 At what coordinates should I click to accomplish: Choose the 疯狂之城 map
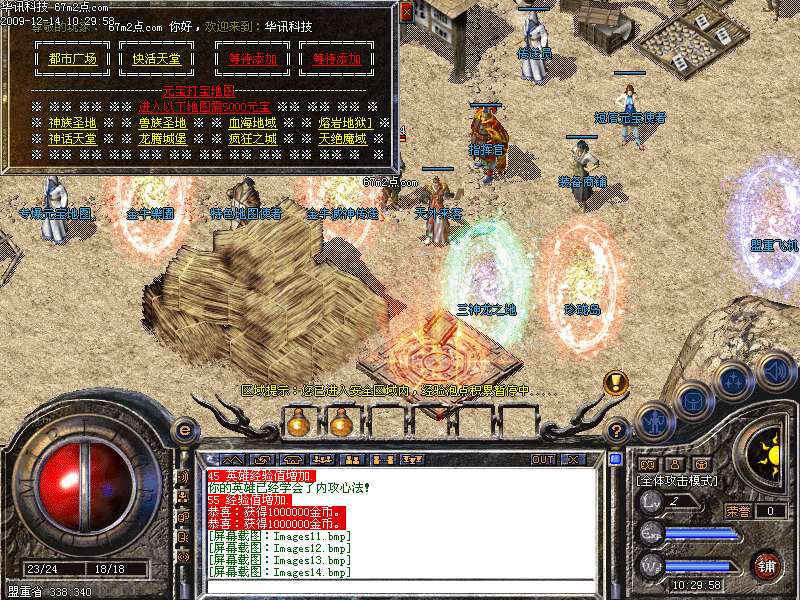252,139
